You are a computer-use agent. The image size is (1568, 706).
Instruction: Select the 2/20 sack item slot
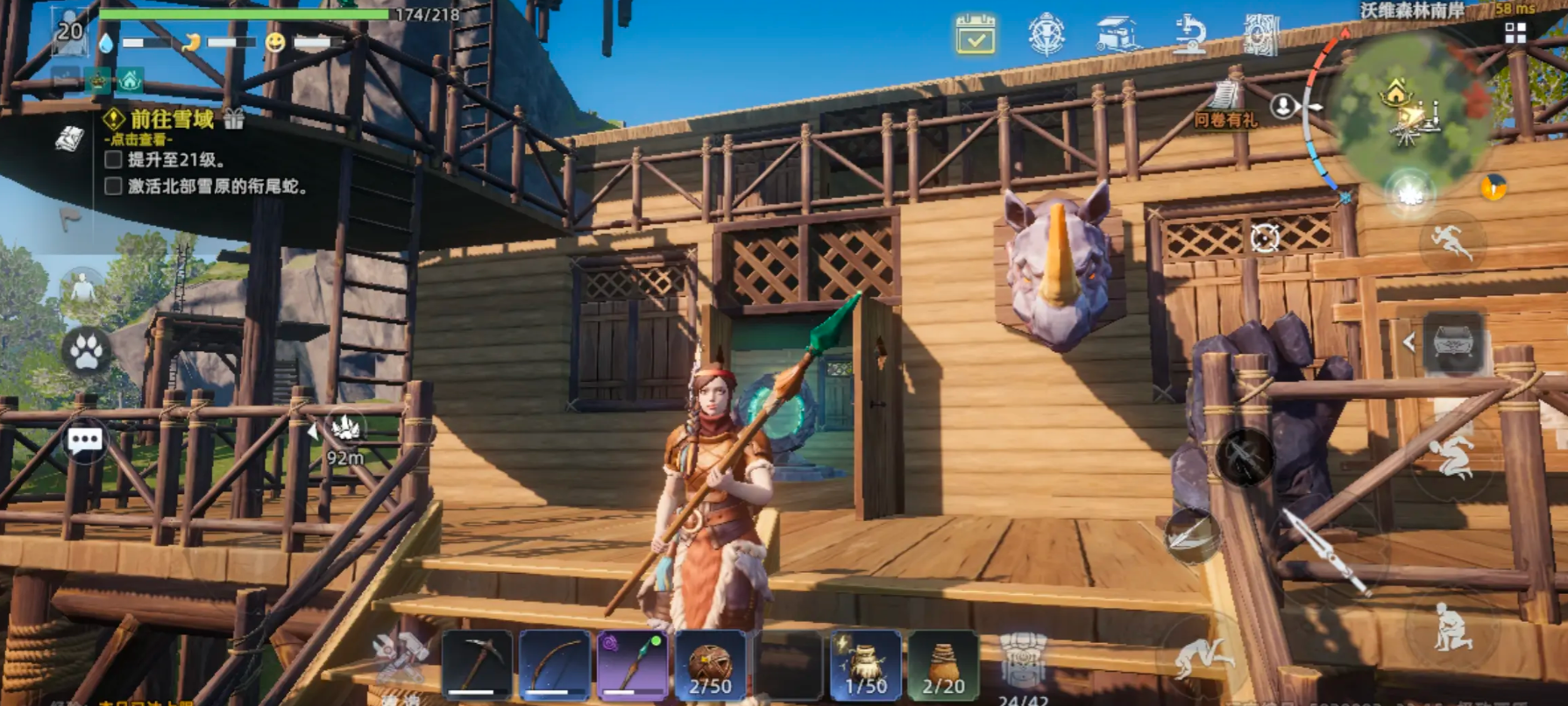[x=943, y=665]
